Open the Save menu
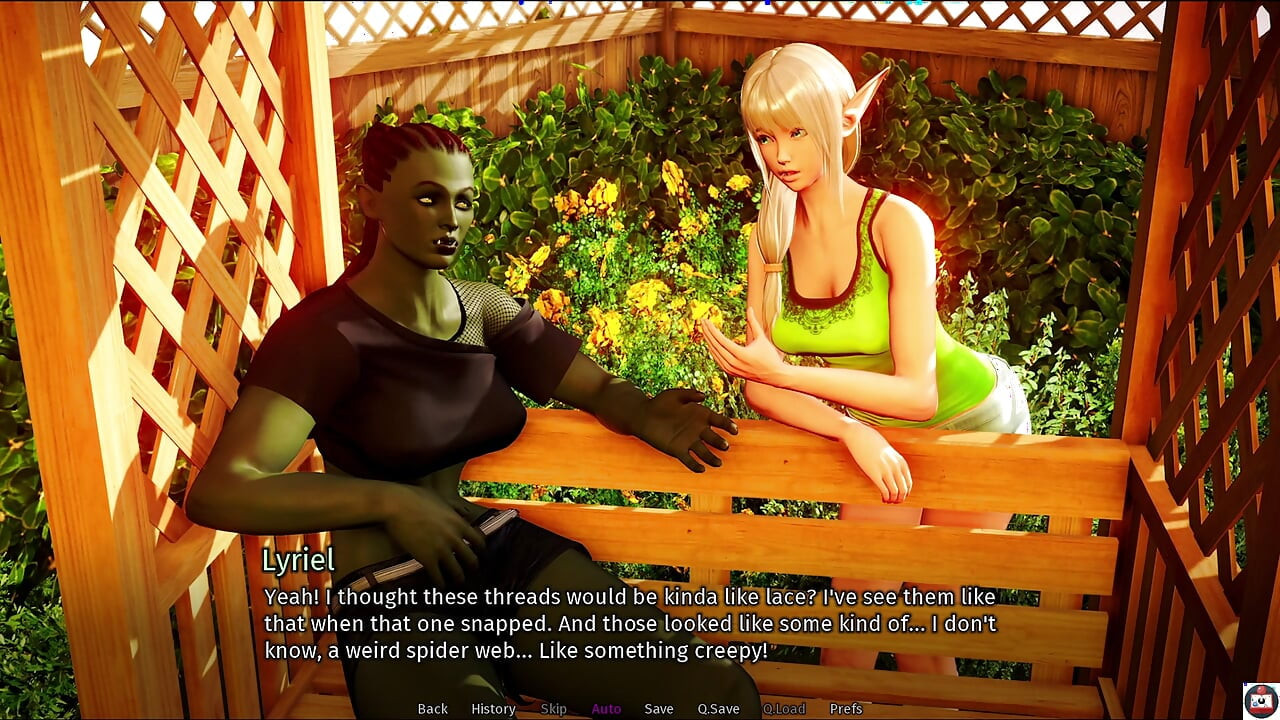Screen dimensions: 1280x720 coord(658,708)
